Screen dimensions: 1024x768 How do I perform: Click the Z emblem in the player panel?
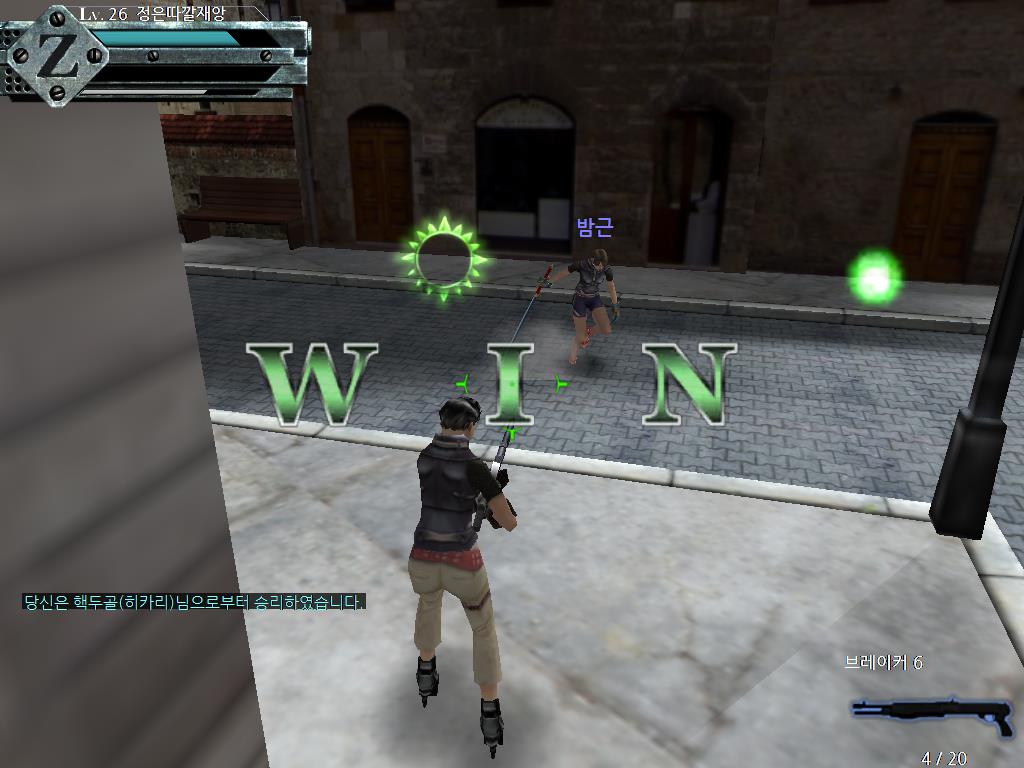click(x=58, y=57)
